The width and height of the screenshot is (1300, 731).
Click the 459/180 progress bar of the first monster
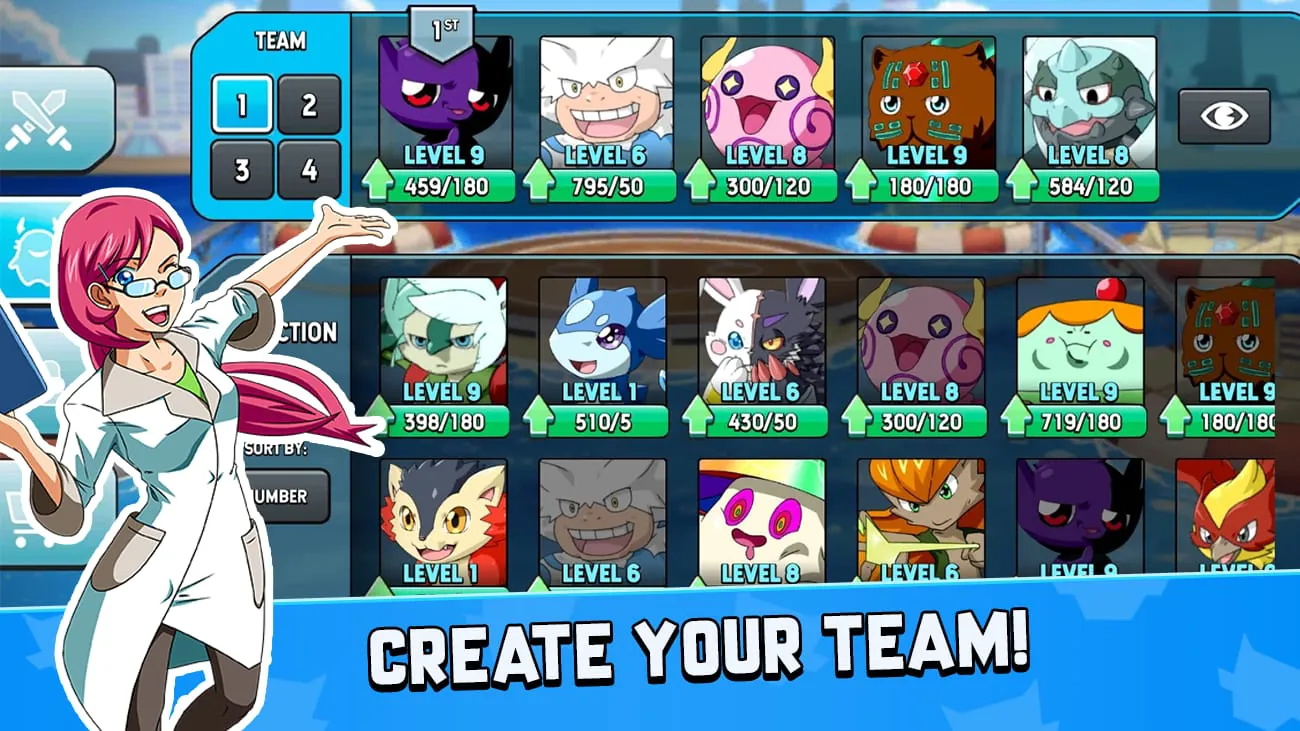tap(452, 186)
